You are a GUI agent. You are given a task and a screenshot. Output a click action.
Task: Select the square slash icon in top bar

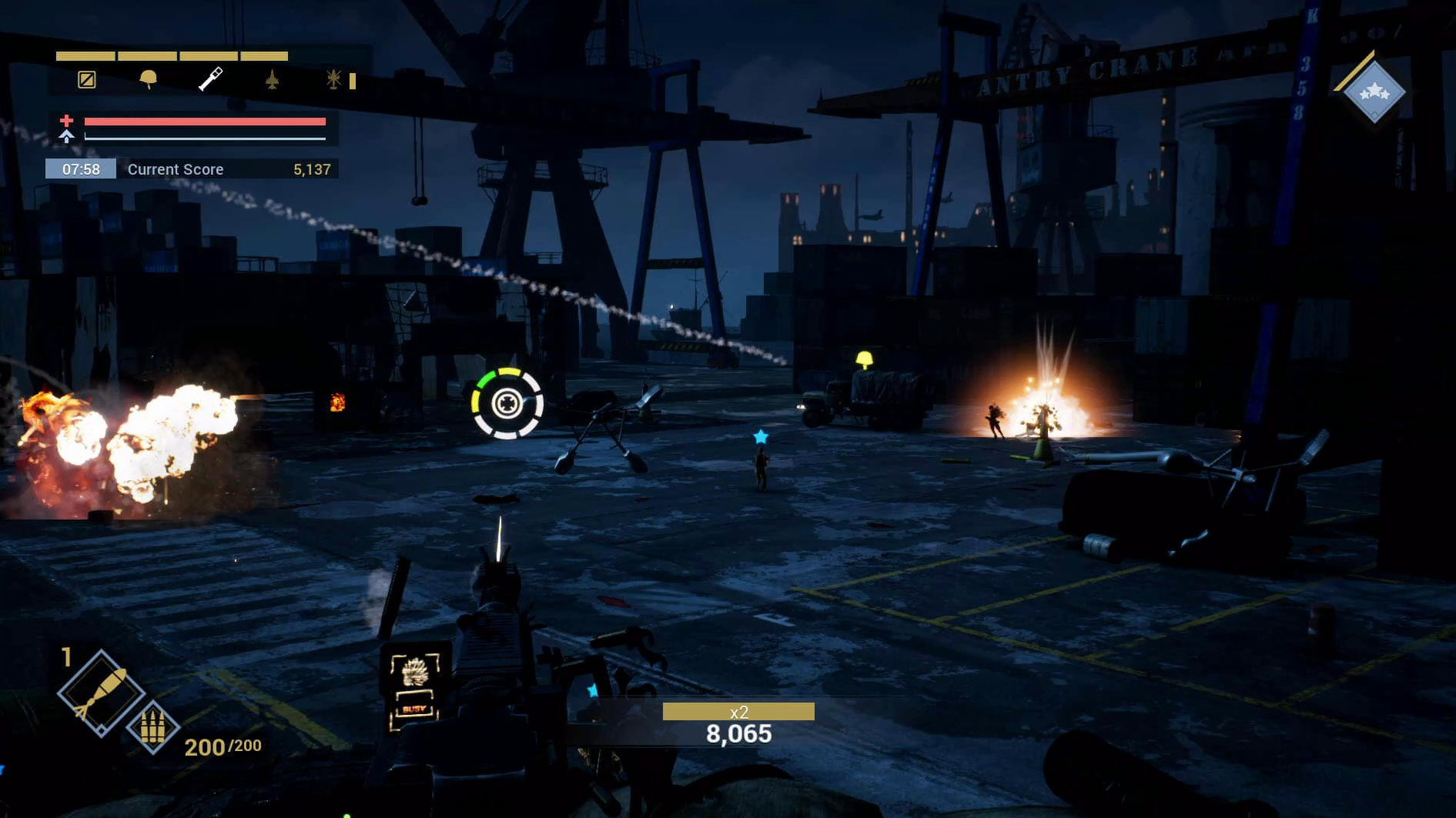87,79
